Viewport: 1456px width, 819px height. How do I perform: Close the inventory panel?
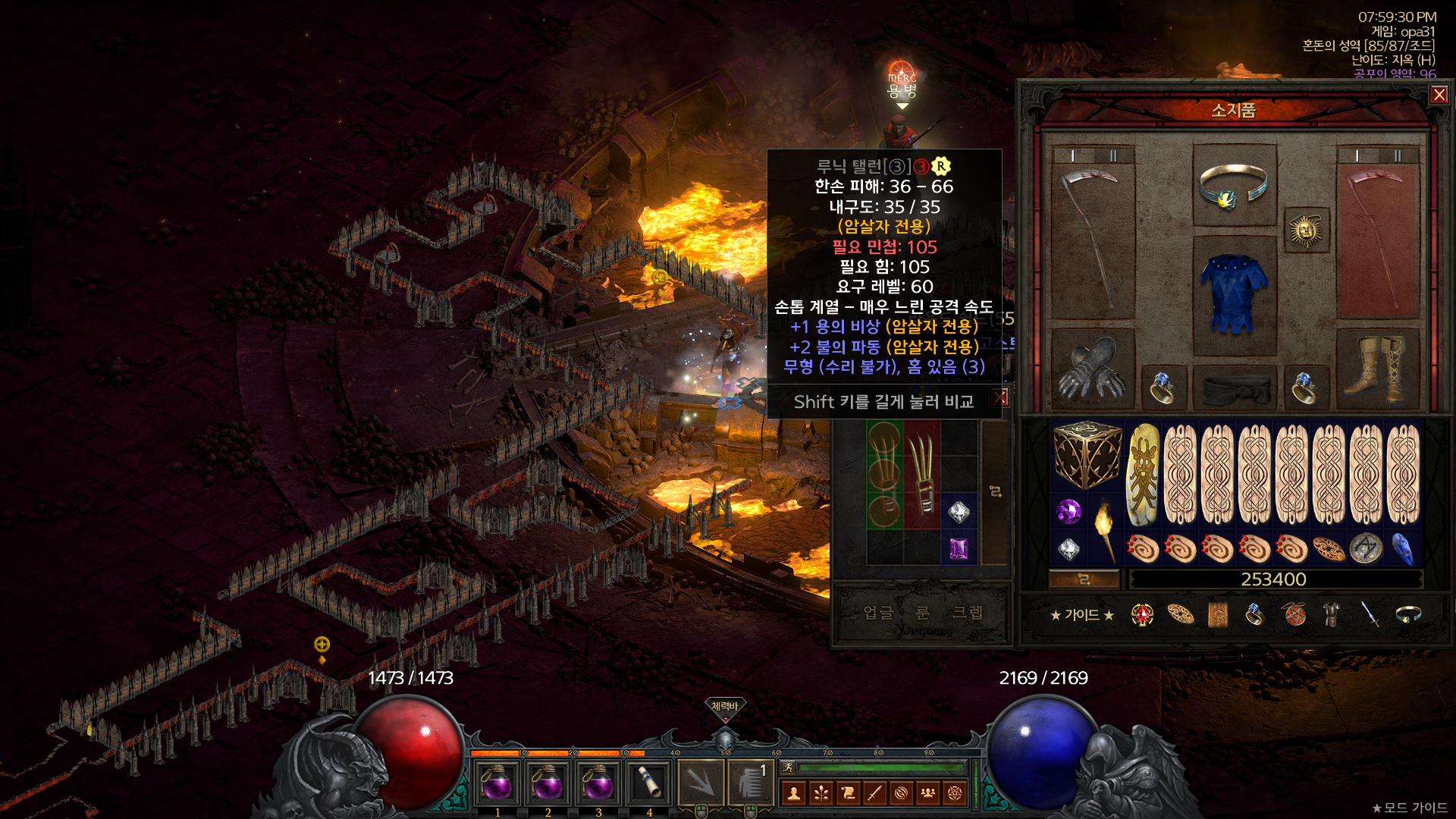click(x=1439, y=95)
